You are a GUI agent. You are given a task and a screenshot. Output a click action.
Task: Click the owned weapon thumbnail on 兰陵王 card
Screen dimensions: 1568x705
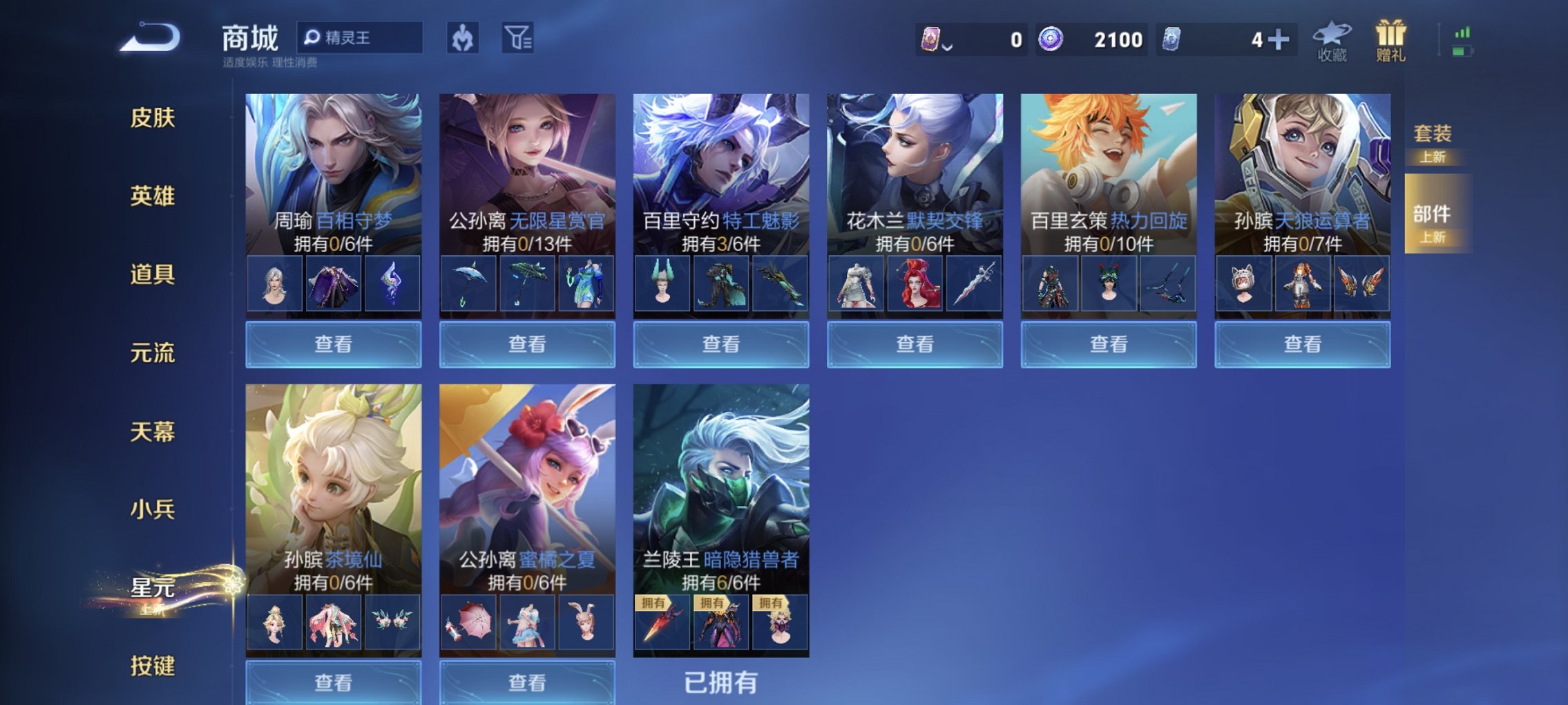[664, 623]
